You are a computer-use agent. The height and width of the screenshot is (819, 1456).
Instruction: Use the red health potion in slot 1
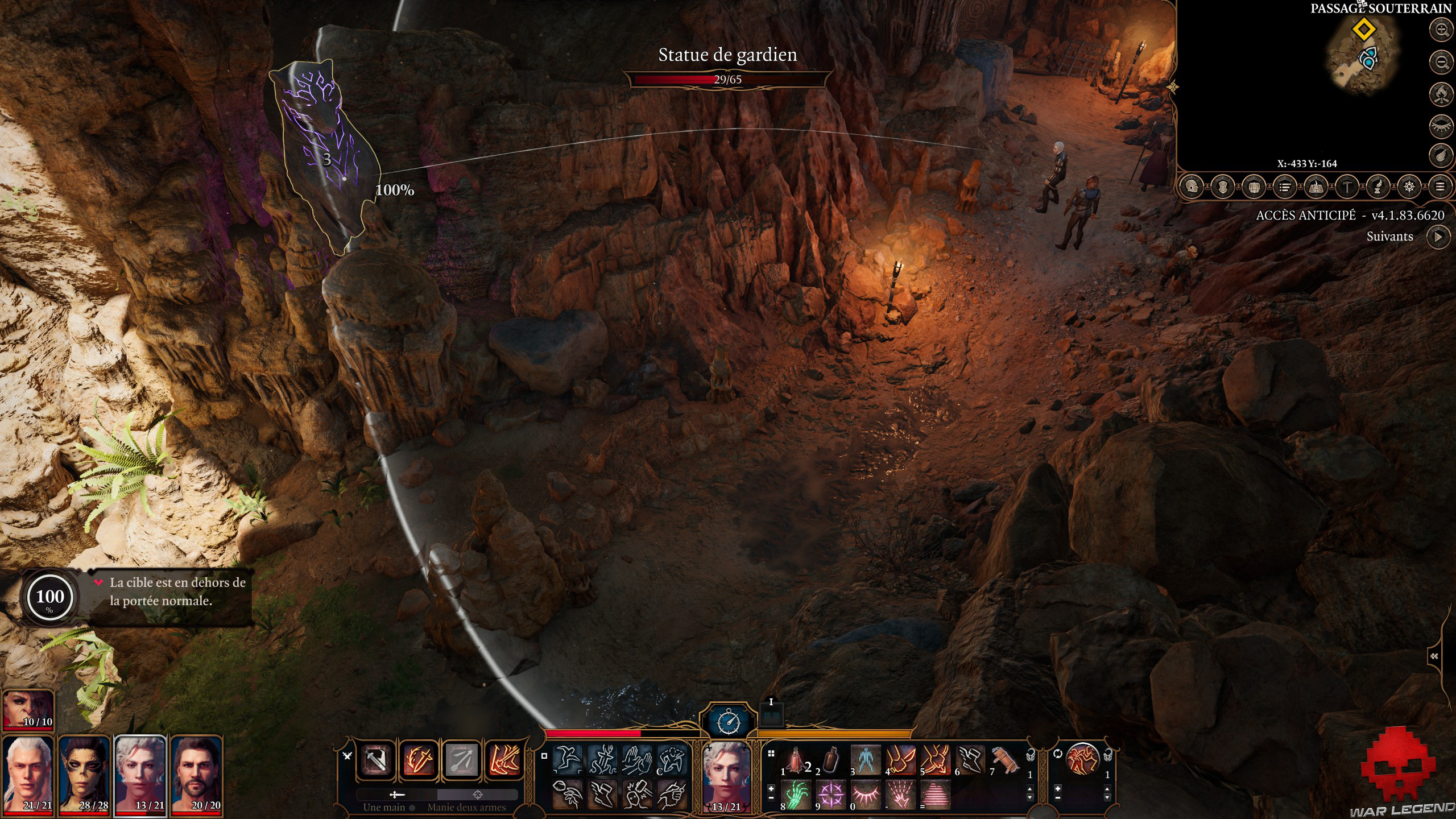pyautogui.click(x=796, y=760)
